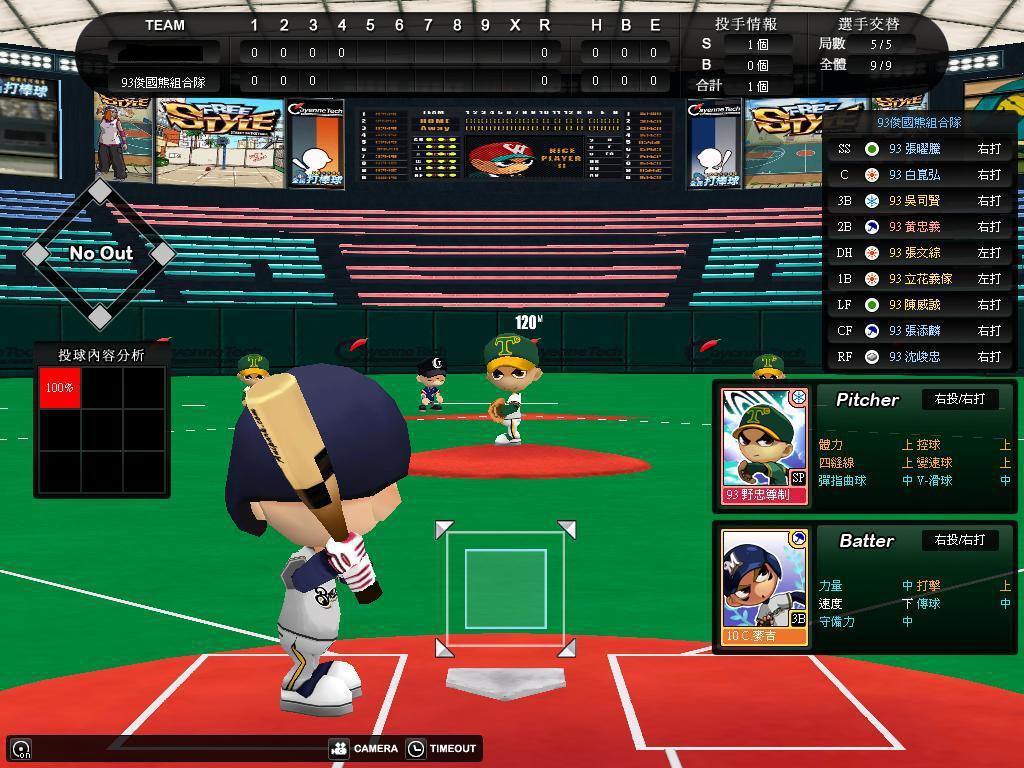The image size is (1024, 768).
Task: Choose the 1B player row in lineup
Action: point(920,278)
